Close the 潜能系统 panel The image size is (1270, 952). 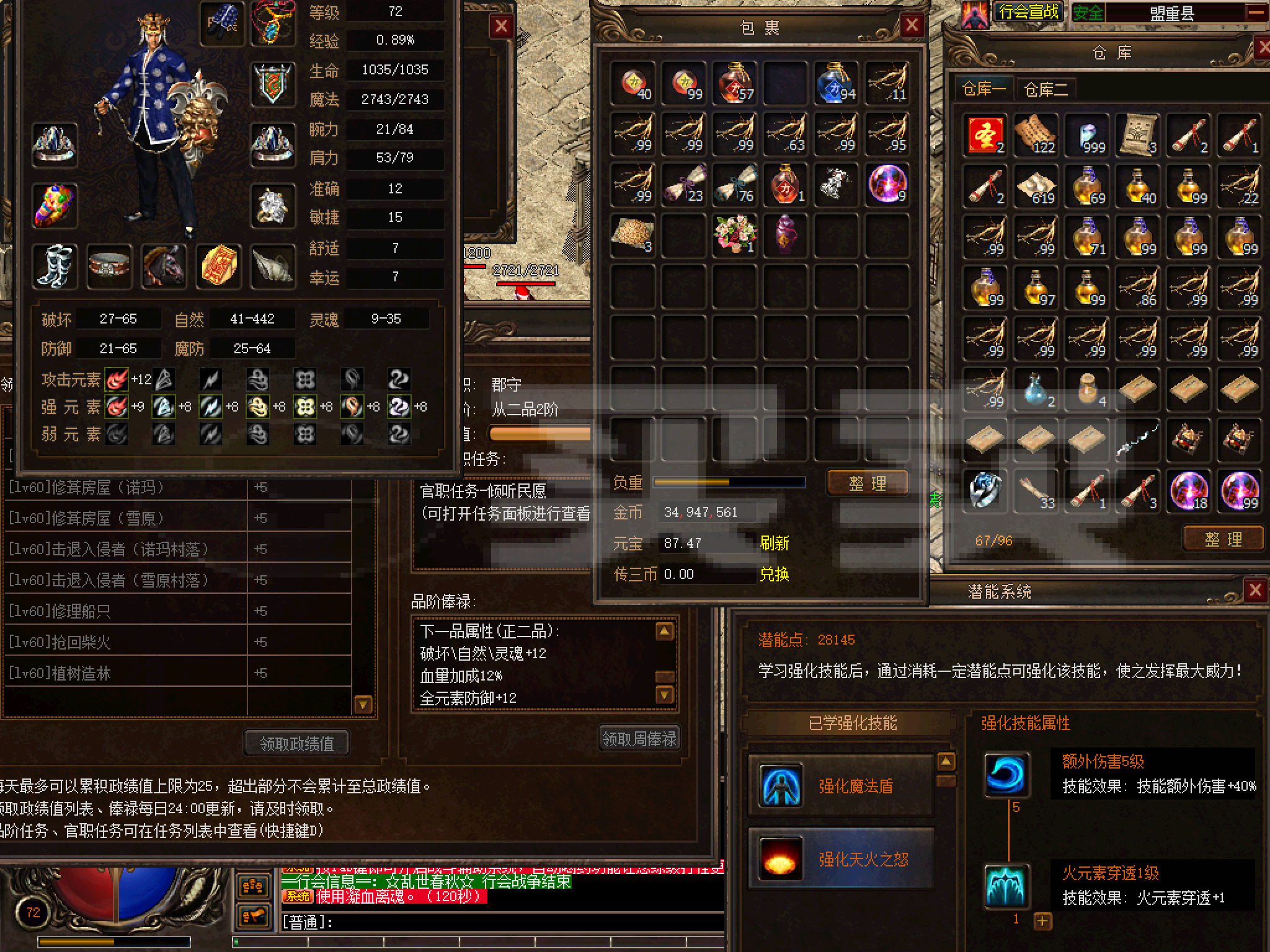[1255, 590]
